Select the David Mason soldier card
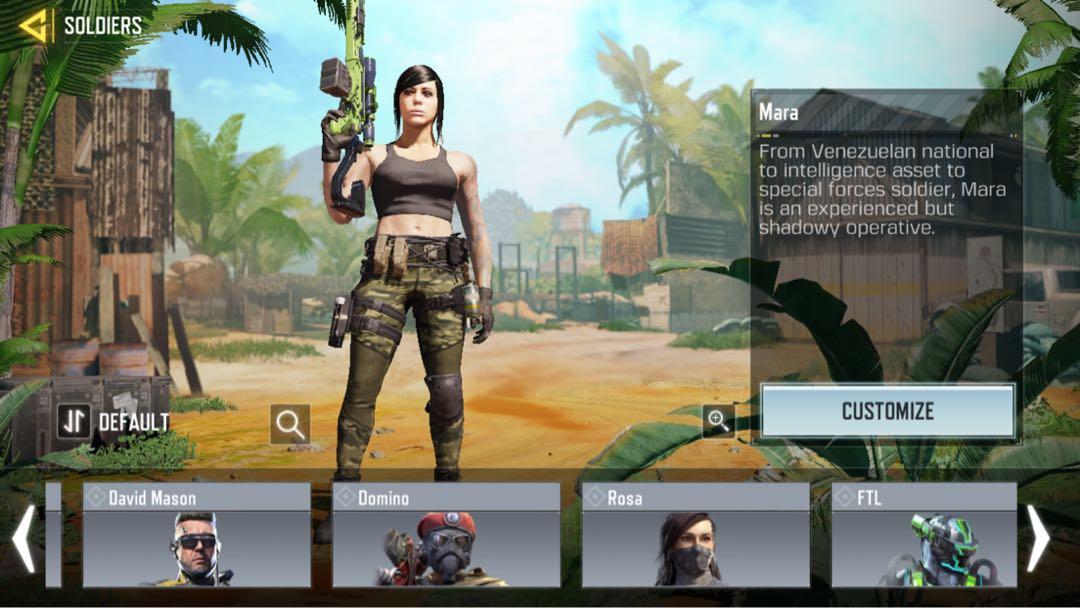Image resolution: width=1080 pixels, height=608 pixels. point(196,535)
